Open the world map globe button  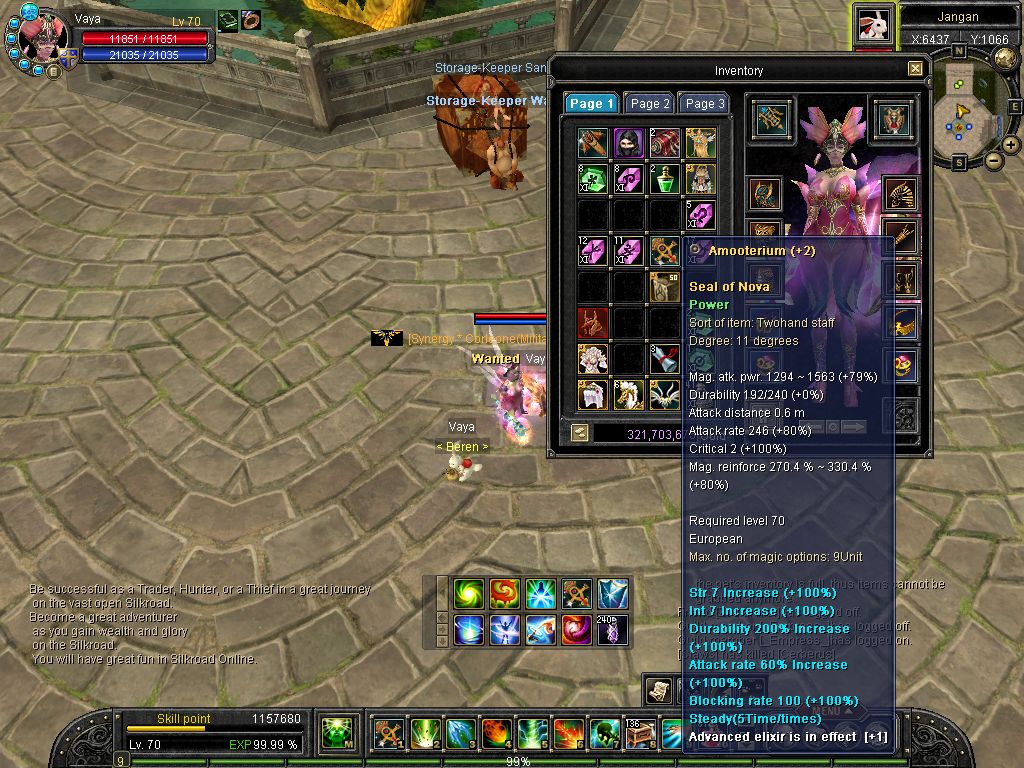coord(1005,58)
